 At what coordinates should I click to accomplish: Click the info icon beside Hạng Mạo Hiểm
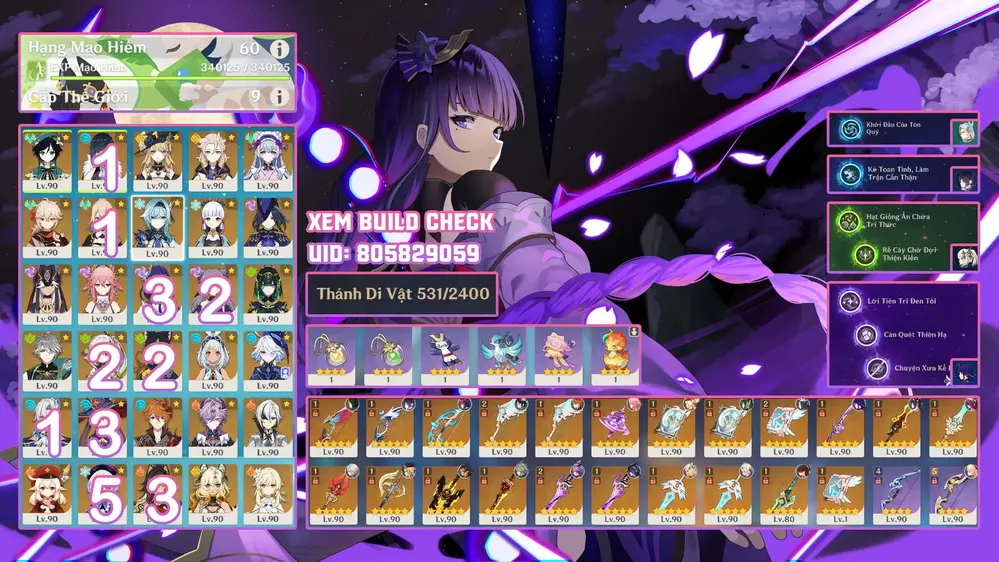coord(280,48)
